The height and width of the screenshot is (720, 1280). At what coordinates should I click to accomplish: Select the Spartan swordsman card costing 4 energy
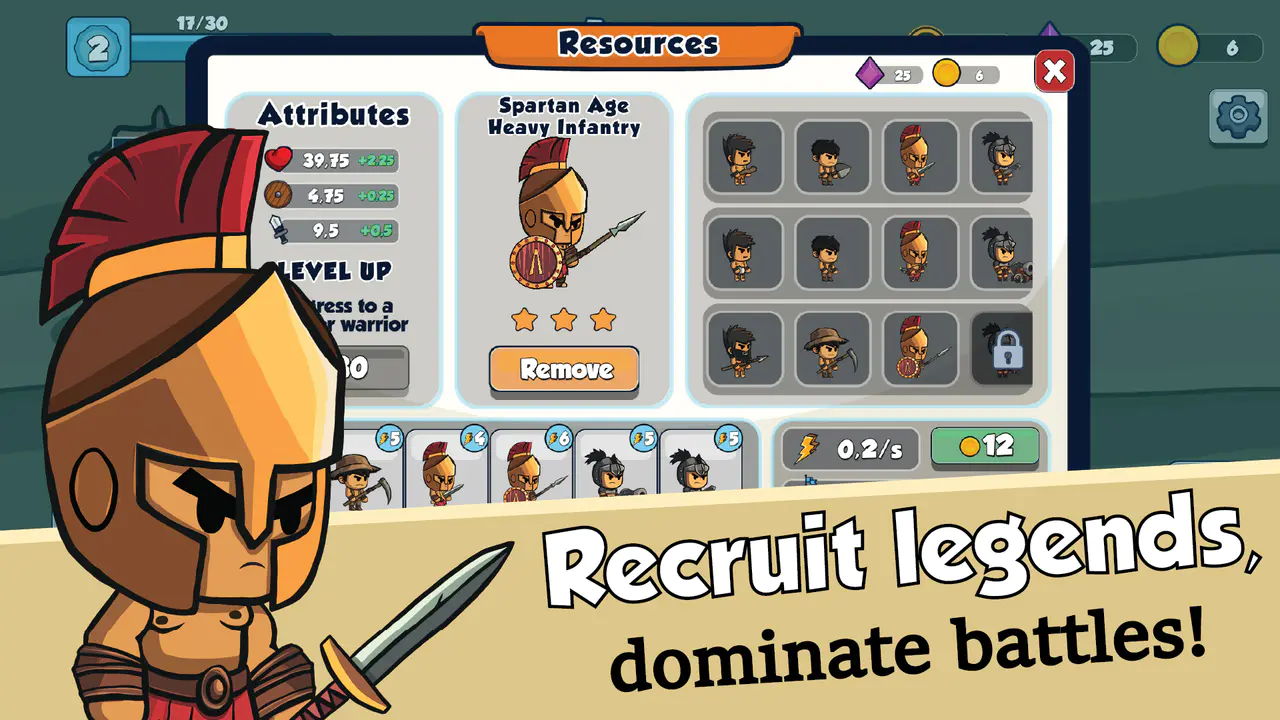pos(446,472)
